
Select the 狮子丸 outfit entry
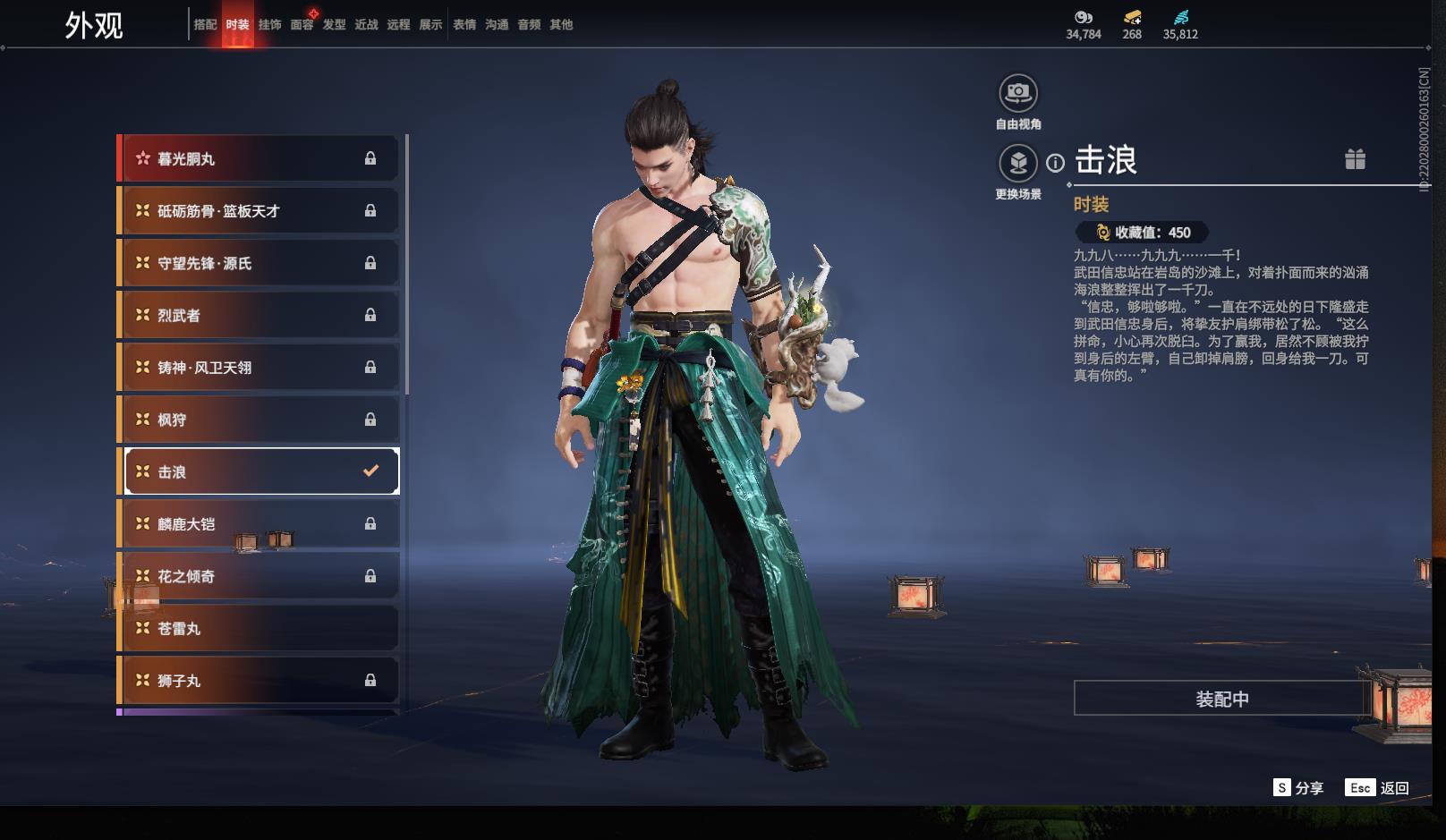click(x=259, y=681)
